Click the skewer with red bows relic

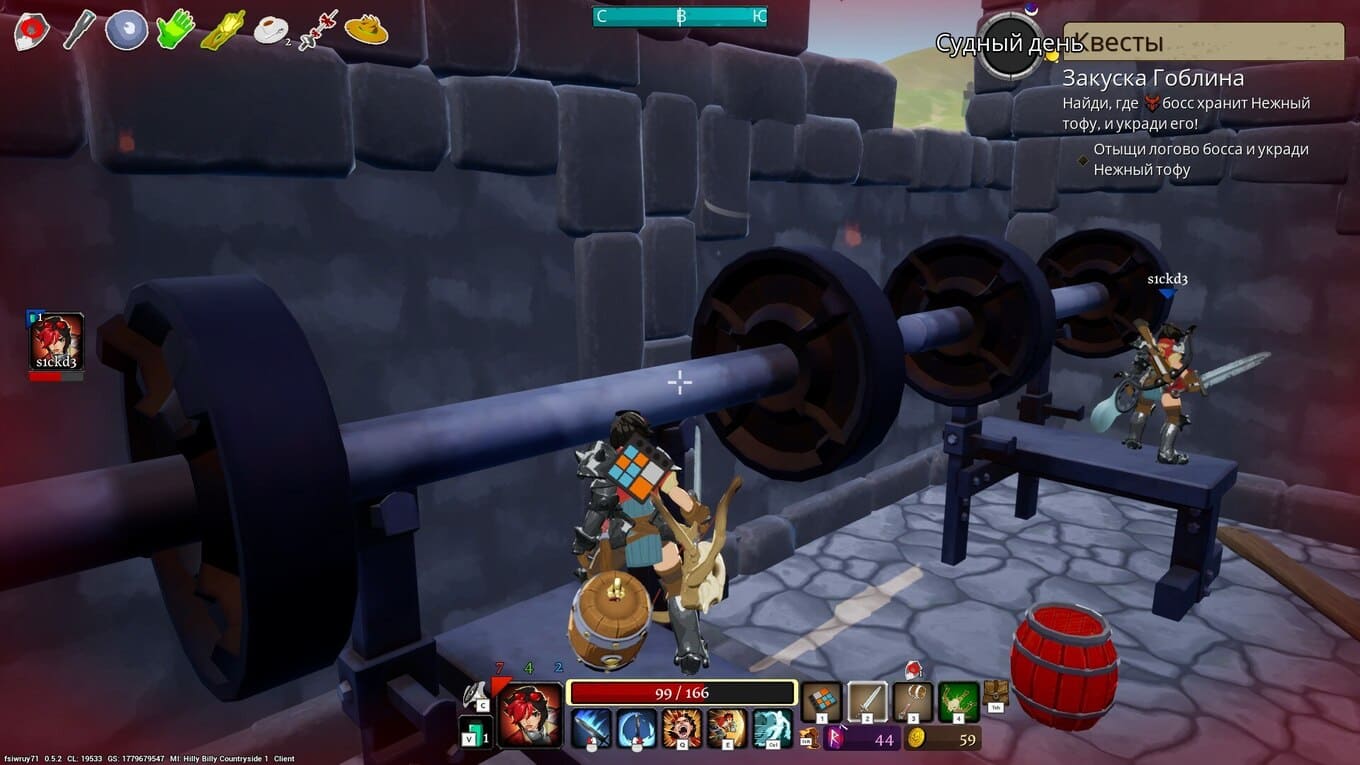[317, 30]
